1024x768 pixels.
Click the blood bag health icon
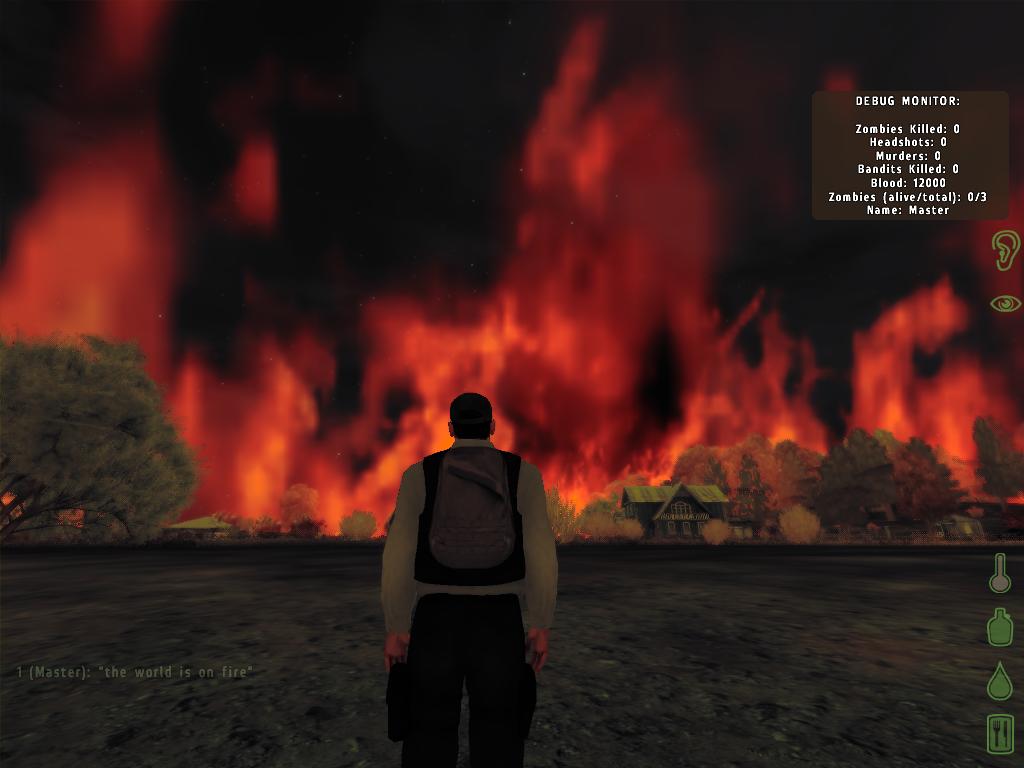pos(1000,627)
